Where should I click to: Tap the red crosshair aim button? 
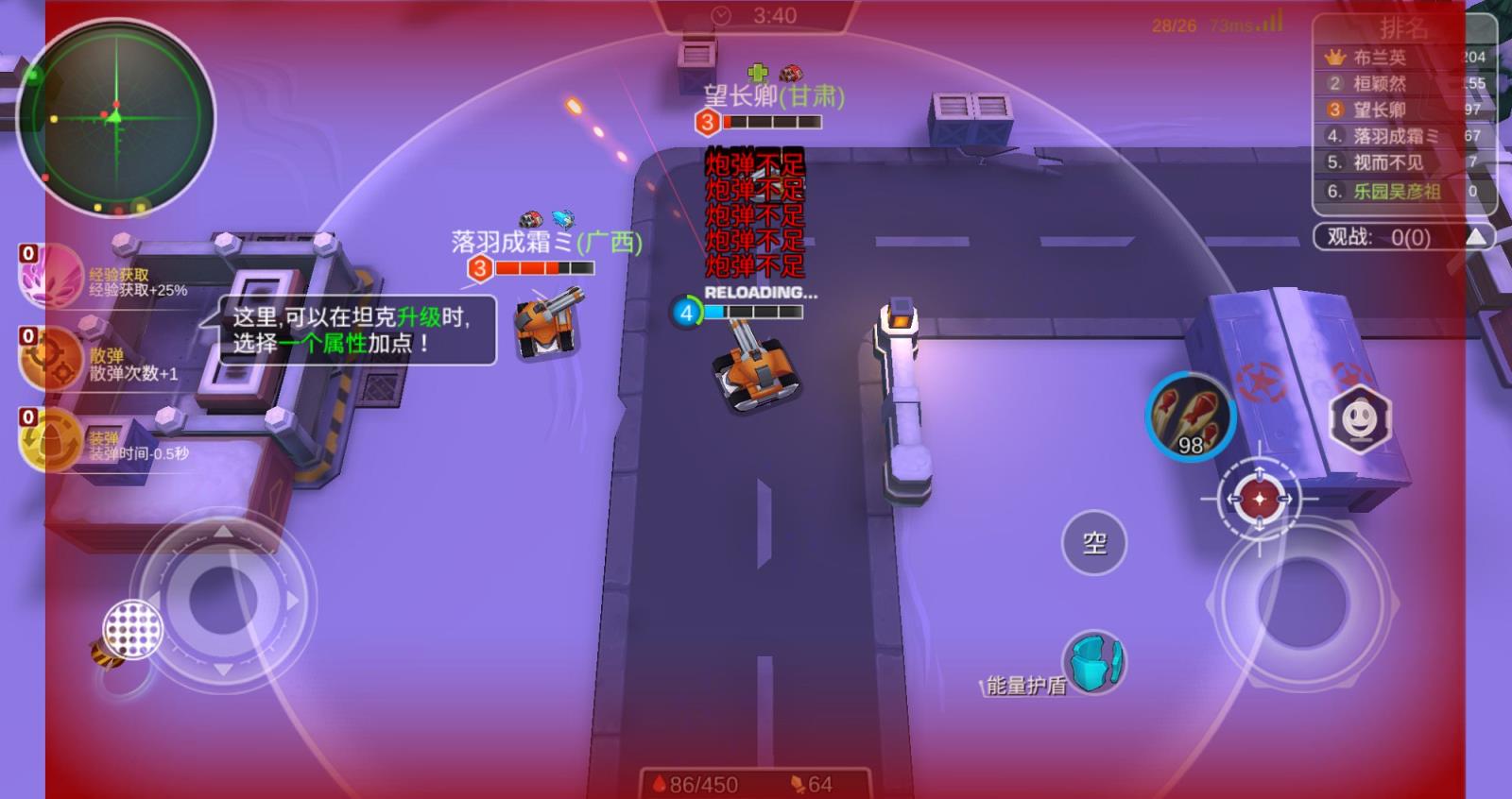click(1259, 498)
